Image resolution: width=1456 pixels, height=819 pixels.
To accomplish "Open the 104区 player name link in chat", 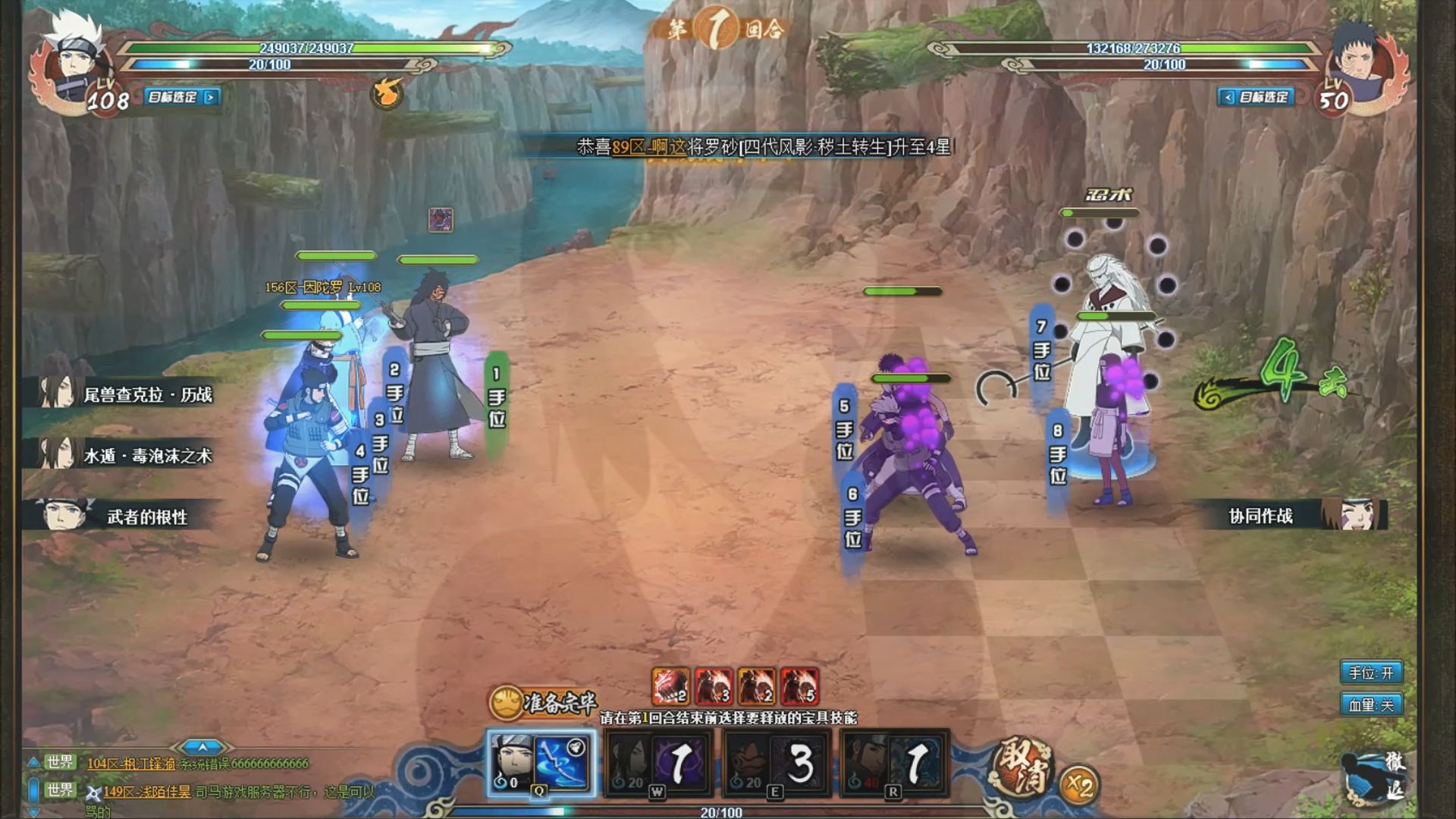I will [x=131, y=764].
